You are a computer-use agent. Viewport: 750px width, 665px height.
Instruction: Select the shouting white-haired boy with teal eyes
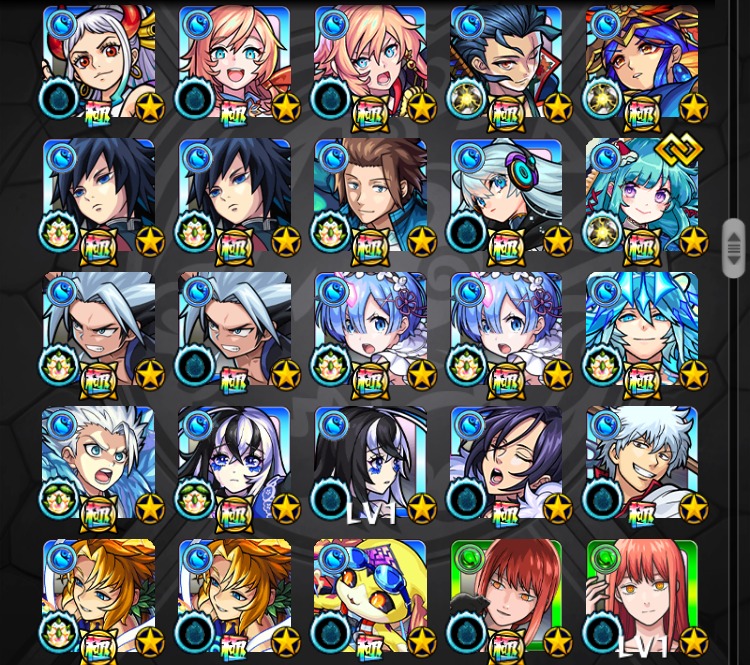pos(99,462)
